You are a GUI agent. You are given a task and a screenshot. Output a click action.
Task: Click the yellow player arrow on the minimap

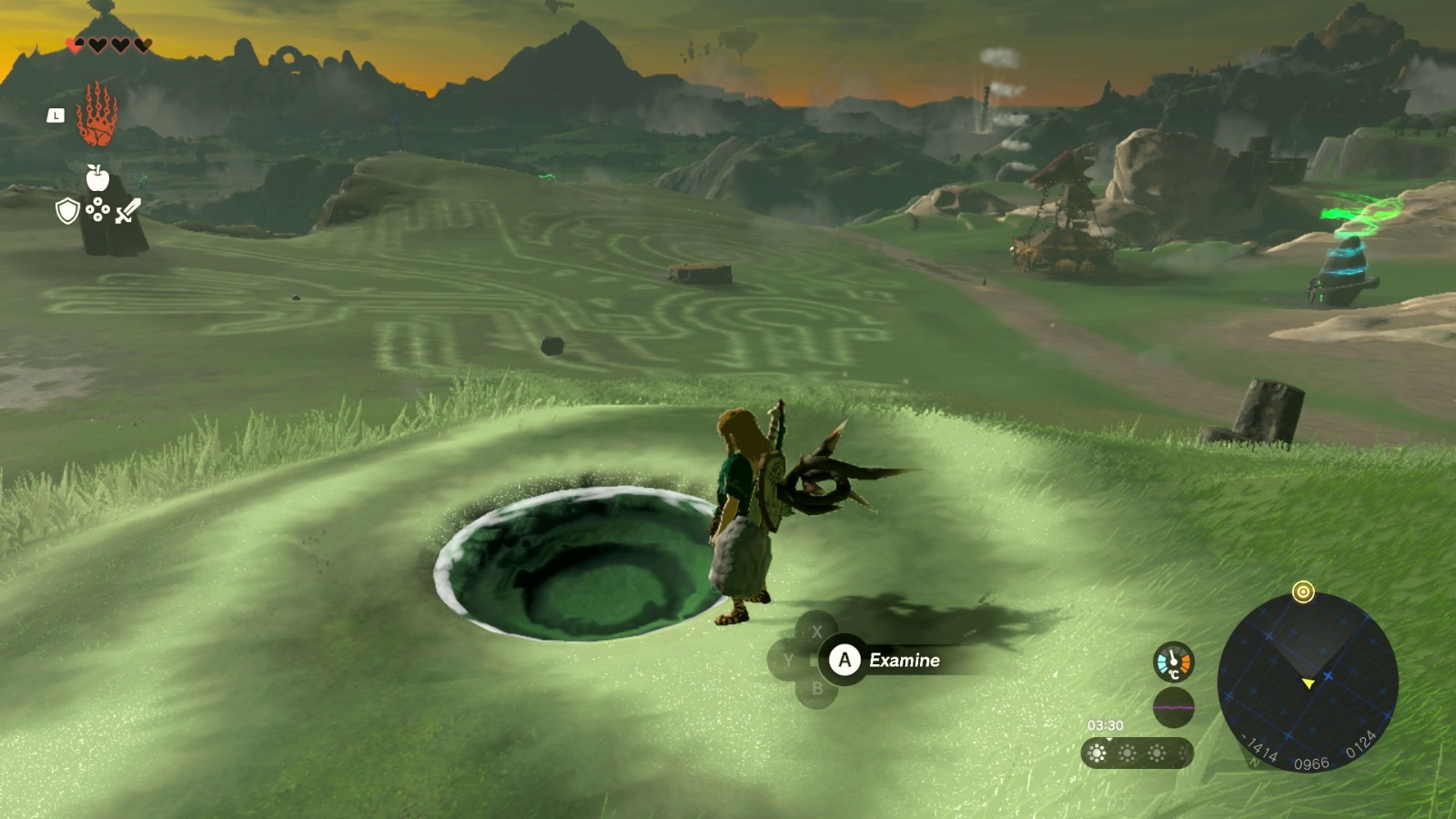coord(1309,682)
